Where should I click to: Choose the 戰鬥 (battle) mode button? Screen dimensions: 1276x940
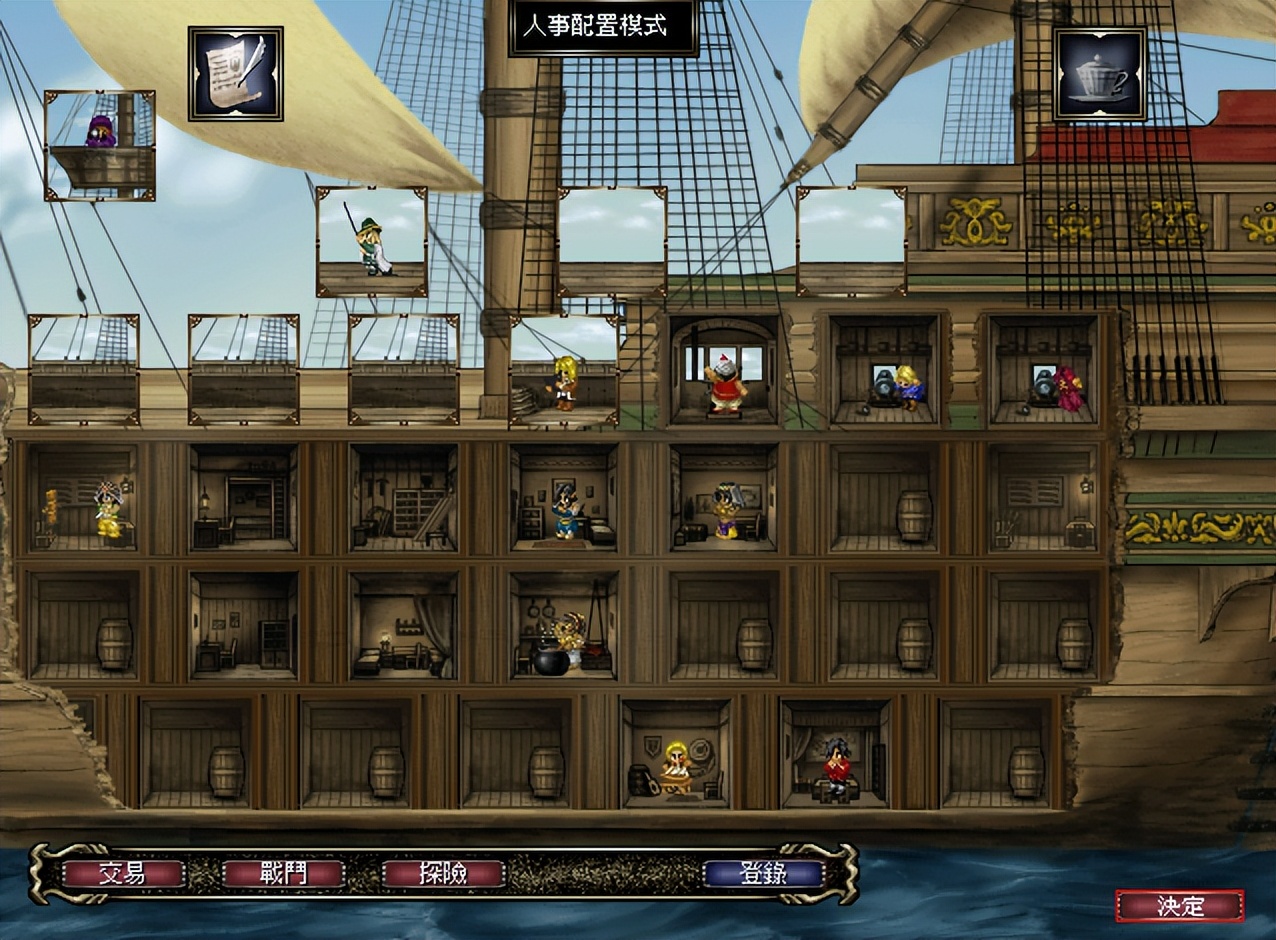pyautogui.click(x=283, y=873)
